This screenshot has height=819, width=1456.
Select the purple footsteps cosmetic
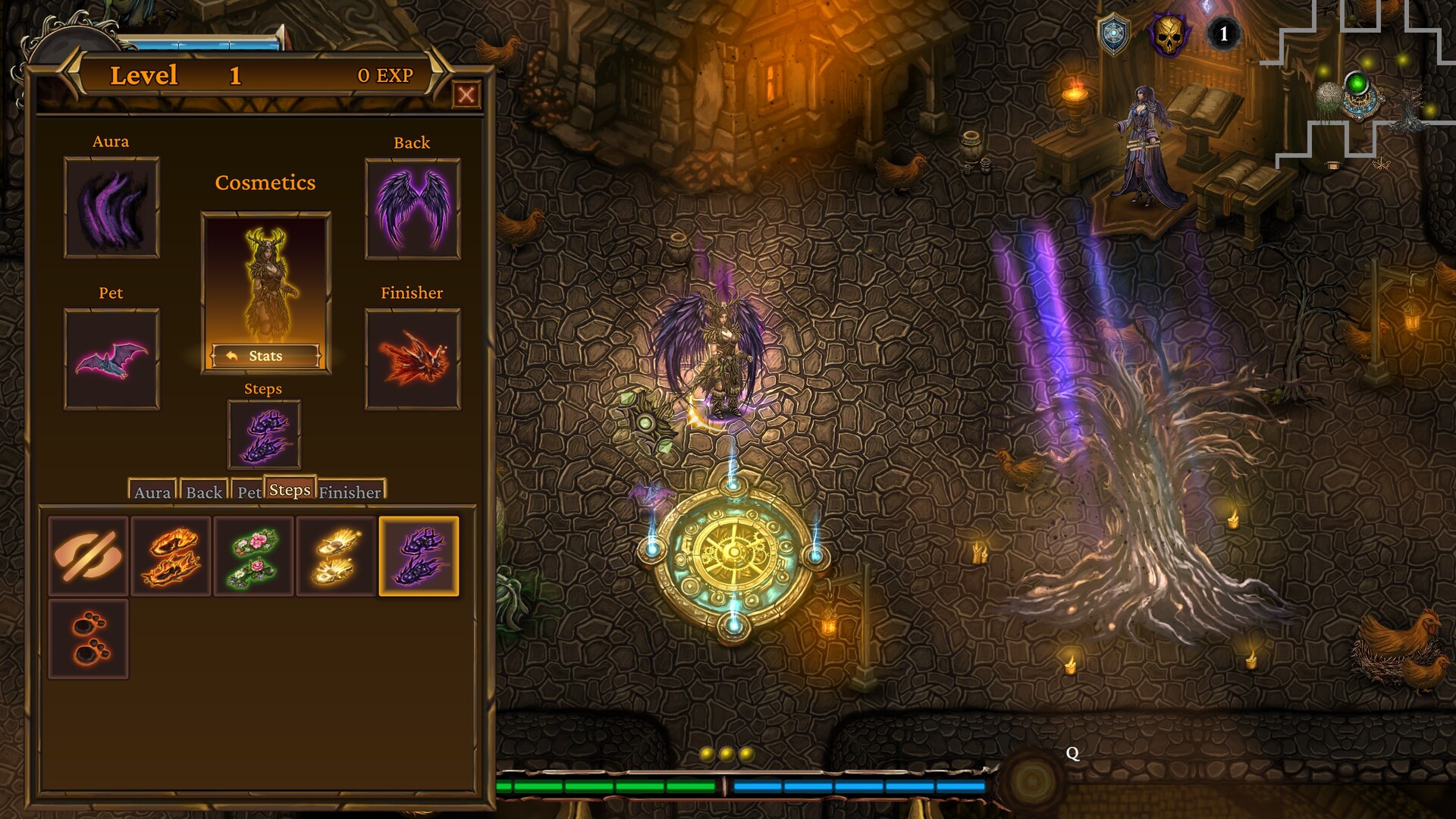click(419, 557)
